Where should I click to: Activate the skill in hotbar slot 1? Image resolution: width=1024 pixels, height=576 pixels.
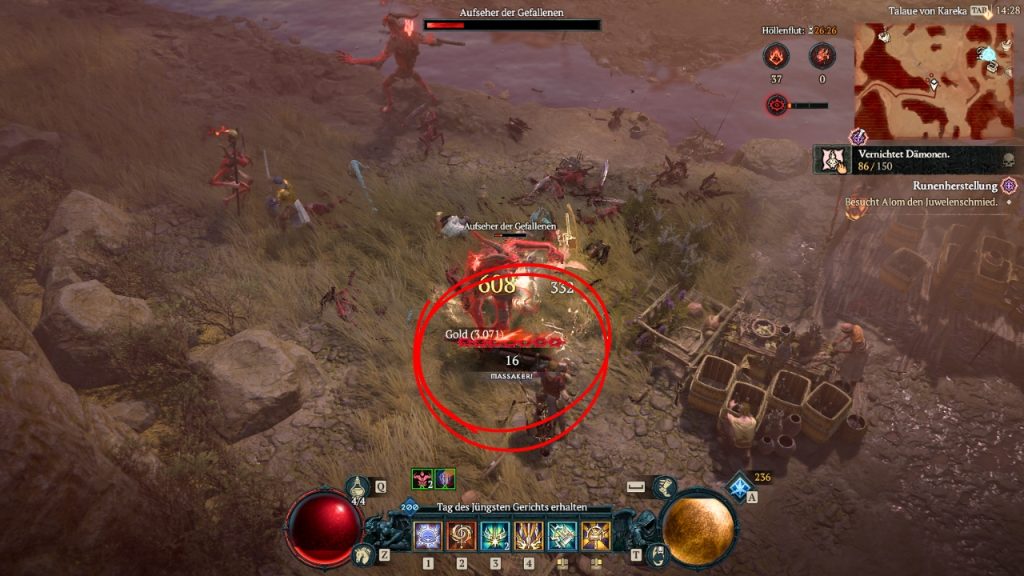pyautogui.click(x=428, y=537)
